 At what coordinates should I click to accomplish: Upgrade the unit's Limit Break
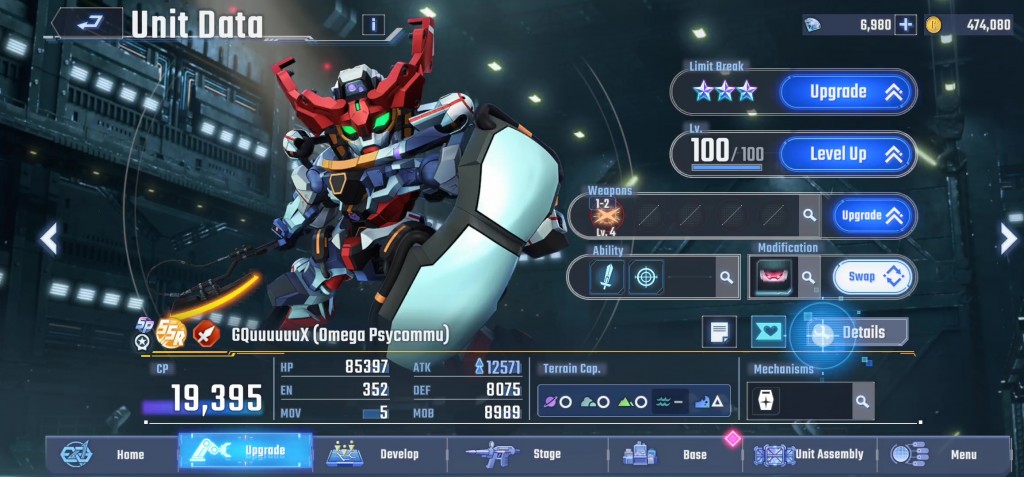[x=846, y=92]
